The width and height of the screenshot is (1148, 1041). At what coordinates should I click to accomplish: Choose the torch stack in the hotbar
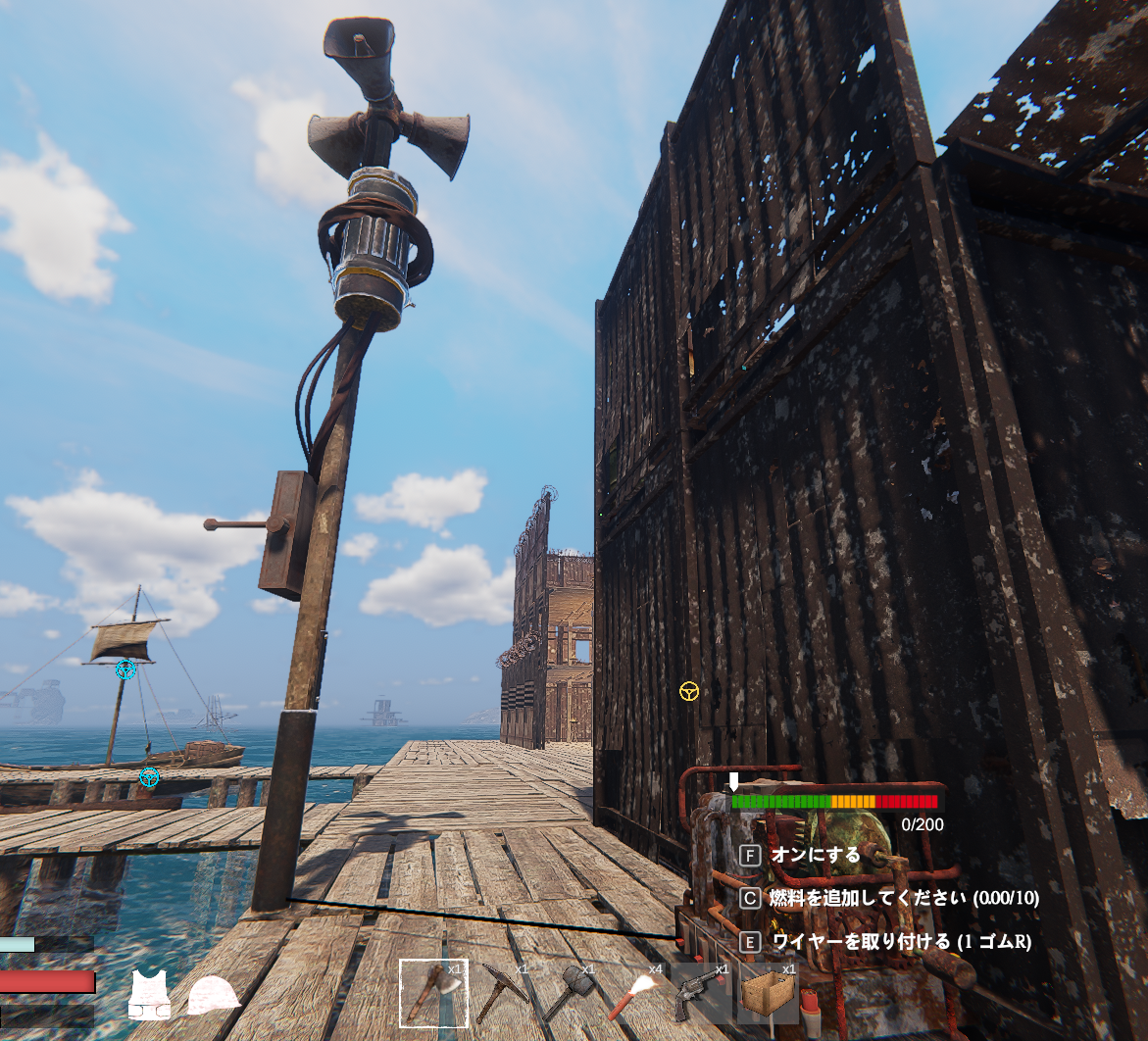point(634,994)
